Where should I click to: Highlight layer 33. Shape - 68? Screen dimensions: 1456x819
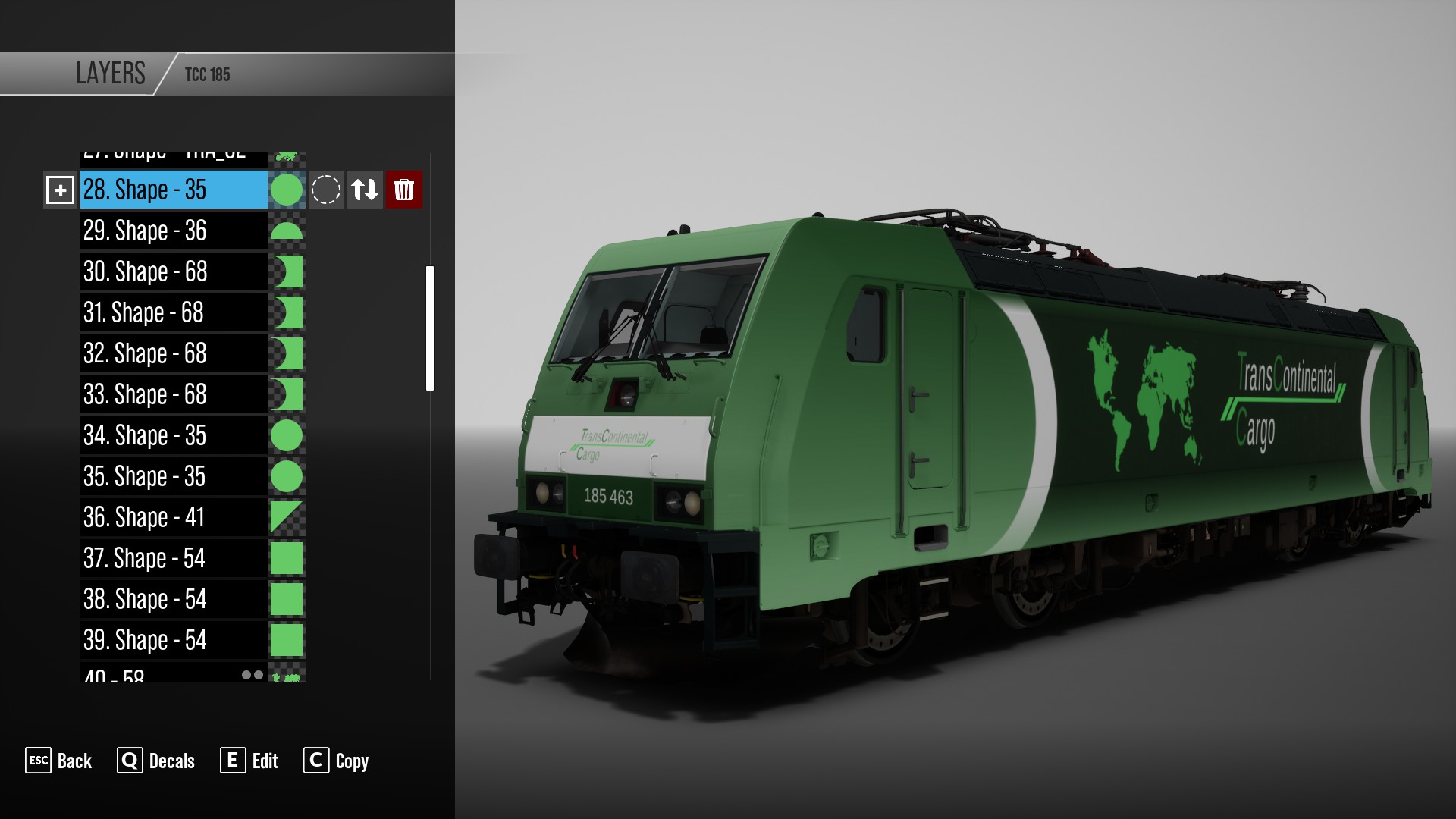click(x=174, y=394)
